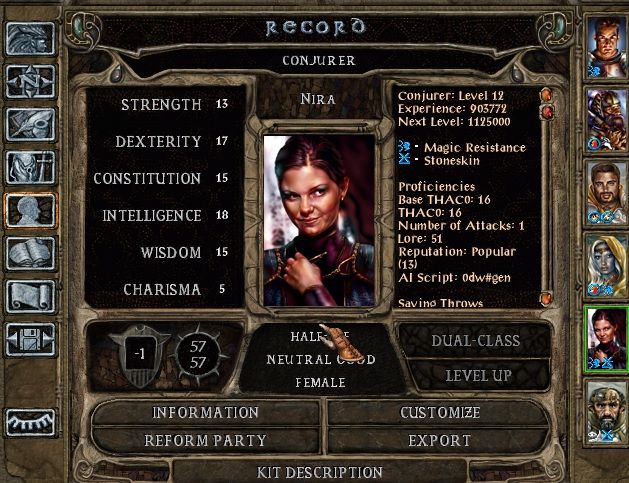
Task: Export this character
Action: point(440,440)
